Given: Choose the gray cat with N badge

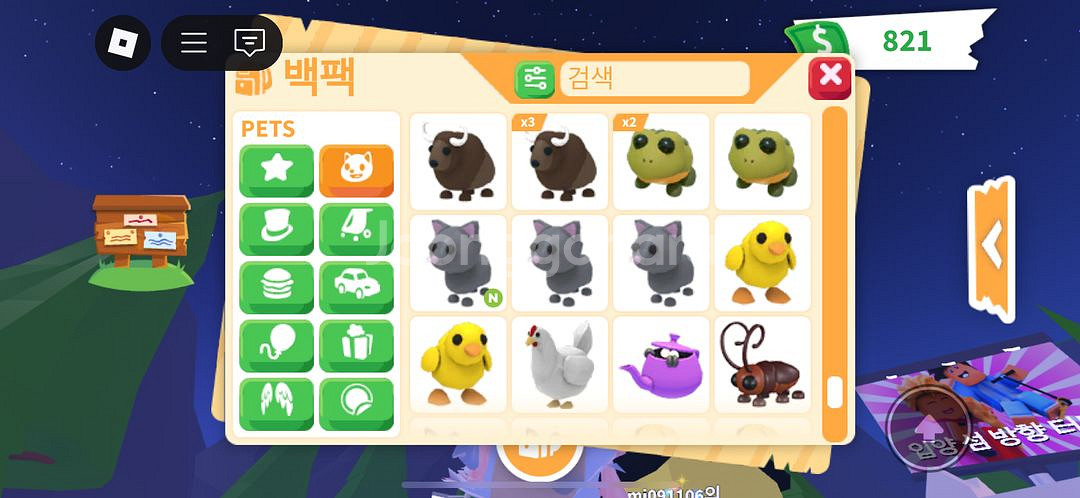Looking at the screenshot, I should click(459, 263).
